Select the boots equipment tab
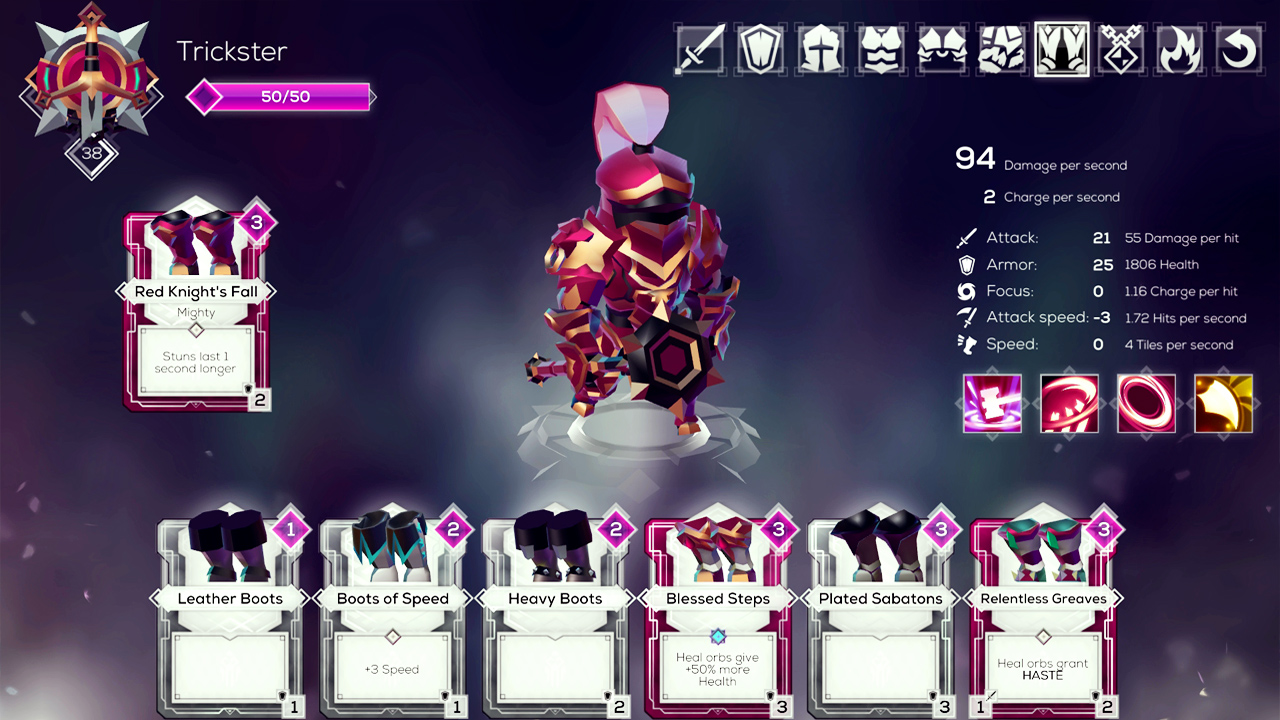 click(1061, 49)
